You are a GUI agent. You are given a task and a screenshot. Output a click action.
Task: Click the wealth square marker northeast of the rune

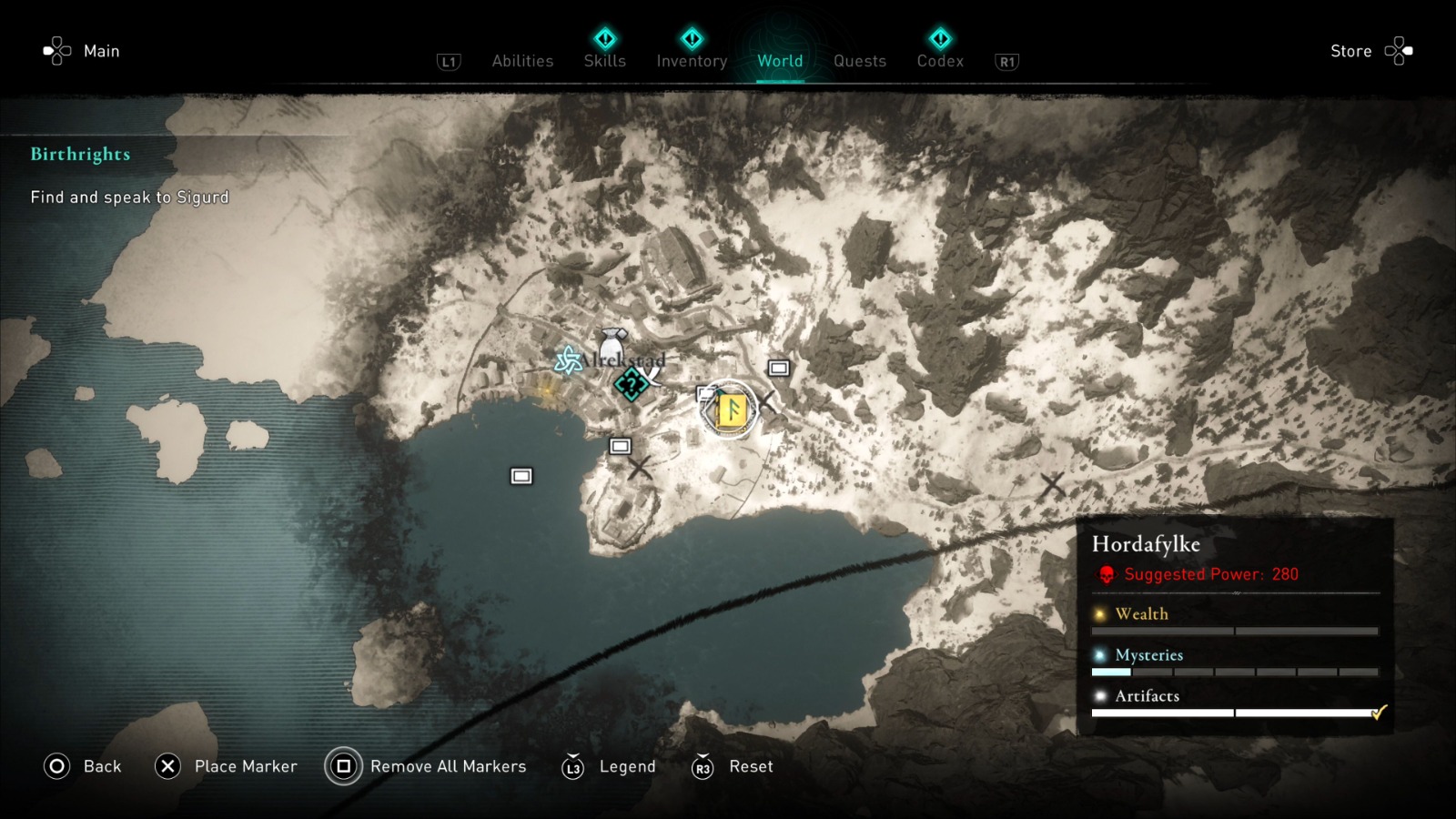coord(778,369)
